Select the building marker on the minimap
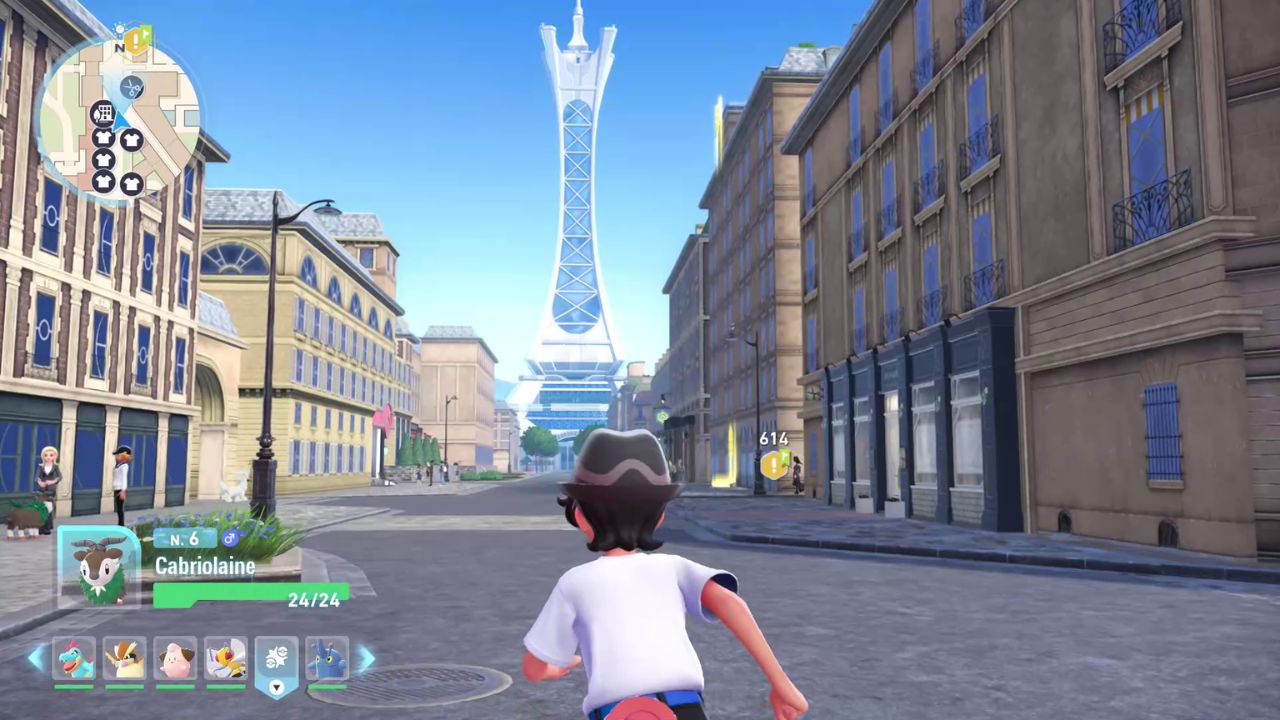This screenshot has height=720, width=1280. 101,113
